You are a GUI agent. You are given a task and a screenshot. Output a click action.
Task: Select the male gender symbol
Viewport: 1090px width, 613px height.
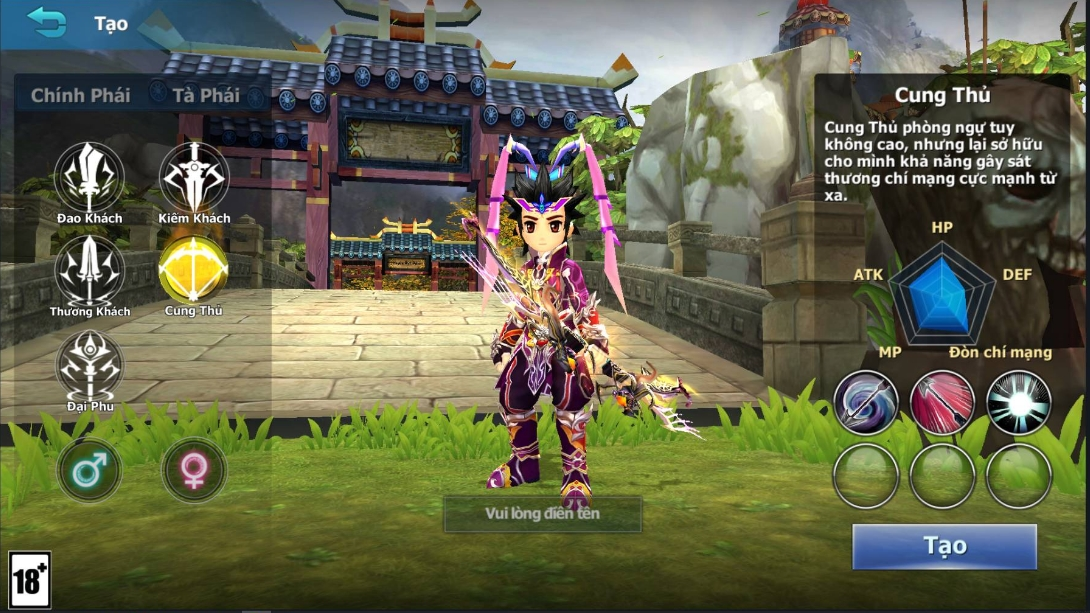point(90,470)
